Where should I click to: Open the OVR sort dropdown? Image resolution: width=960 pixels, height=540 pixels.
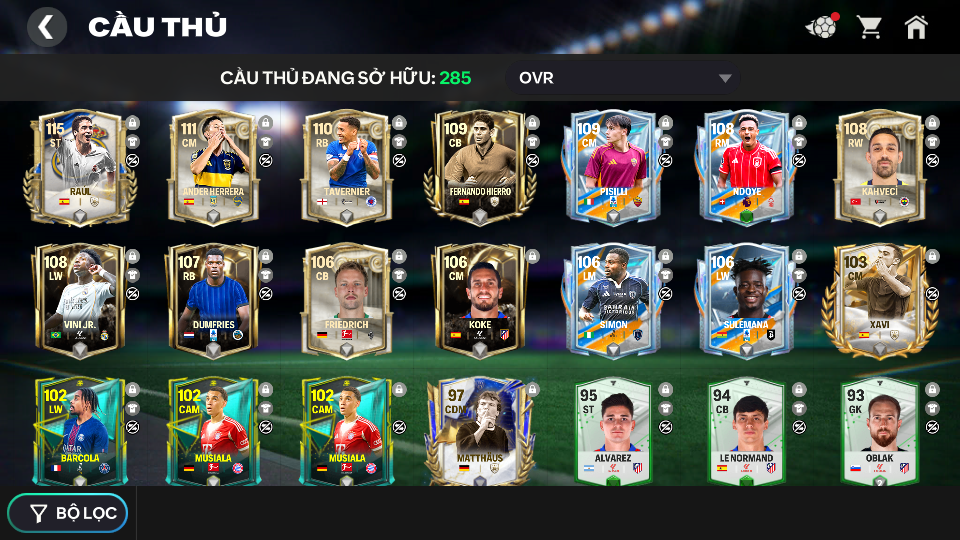coord(626,78)
